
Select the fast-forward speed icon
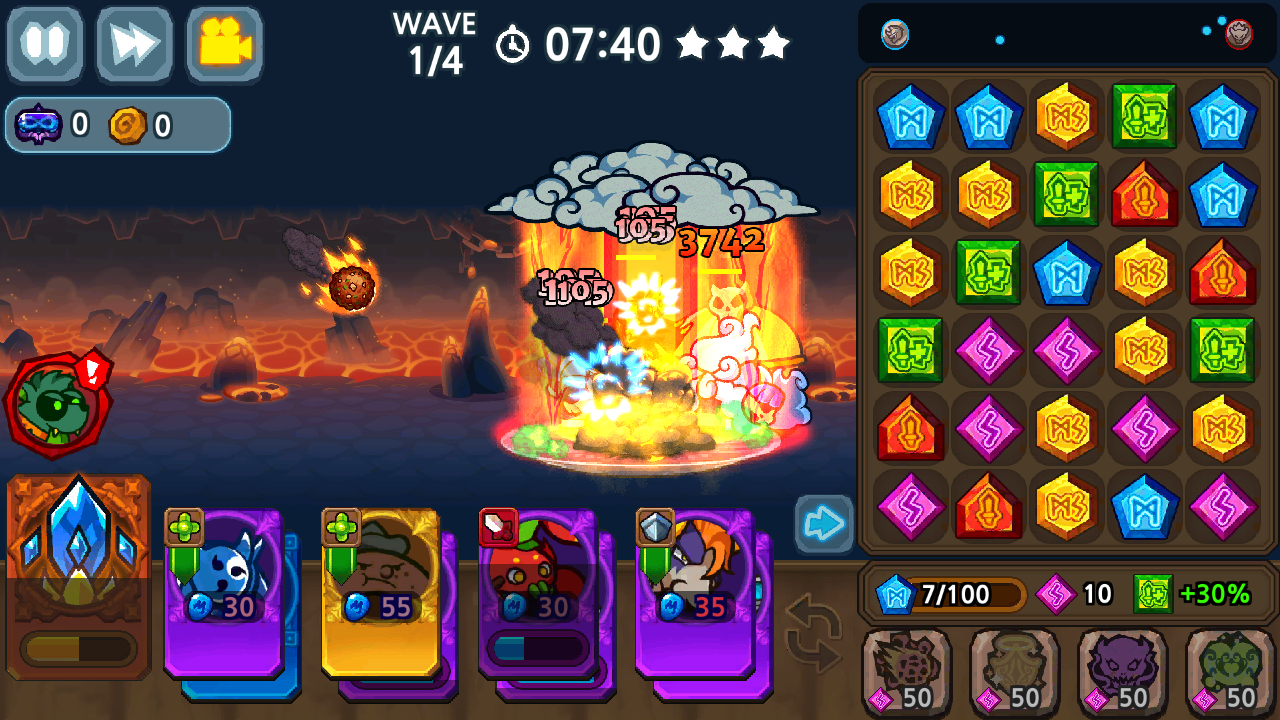tap(135, 43)
